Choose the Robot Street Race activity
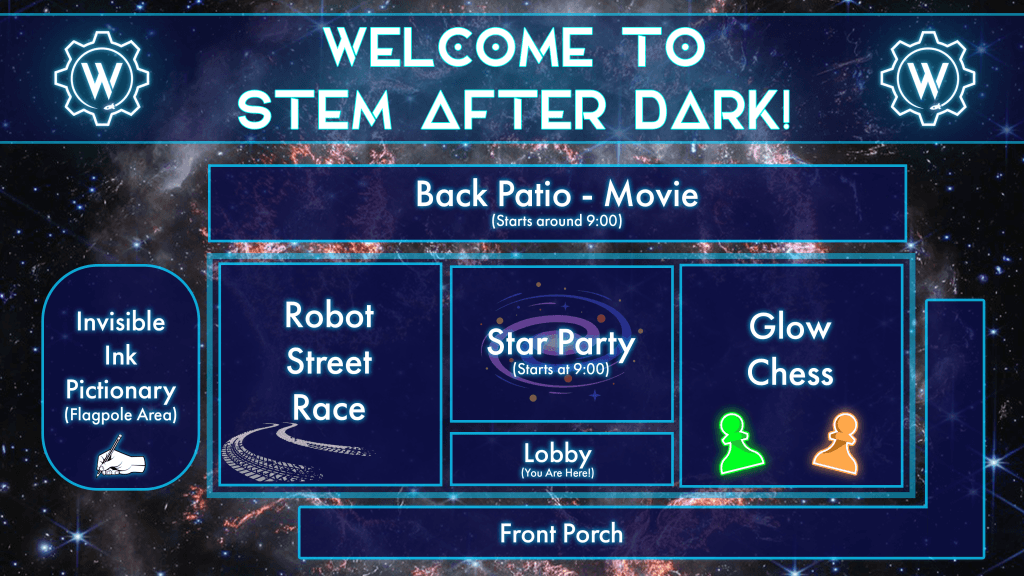This screenshot has height=576, width=1024. point(329,373)
